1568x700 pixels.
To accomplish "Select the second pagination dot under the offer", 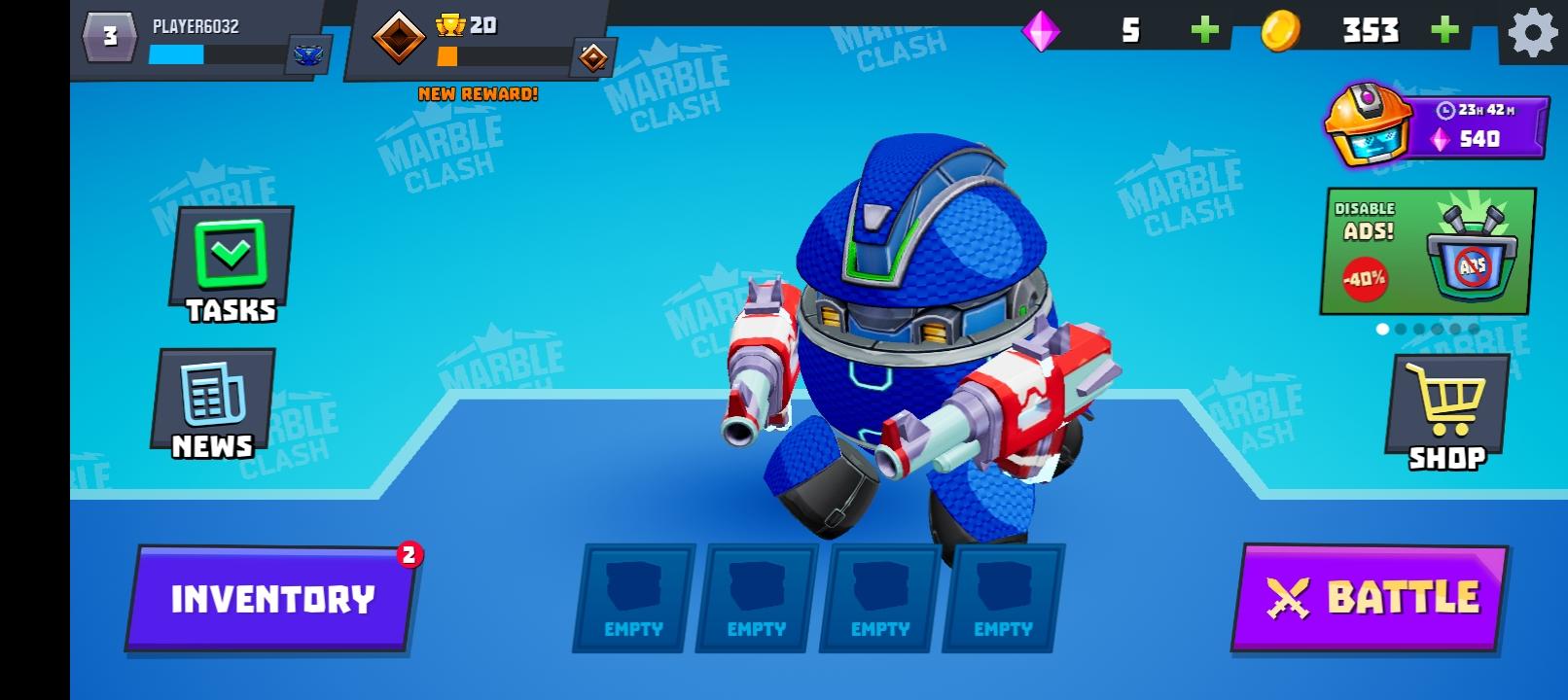I will click(x=1401, y=329).
